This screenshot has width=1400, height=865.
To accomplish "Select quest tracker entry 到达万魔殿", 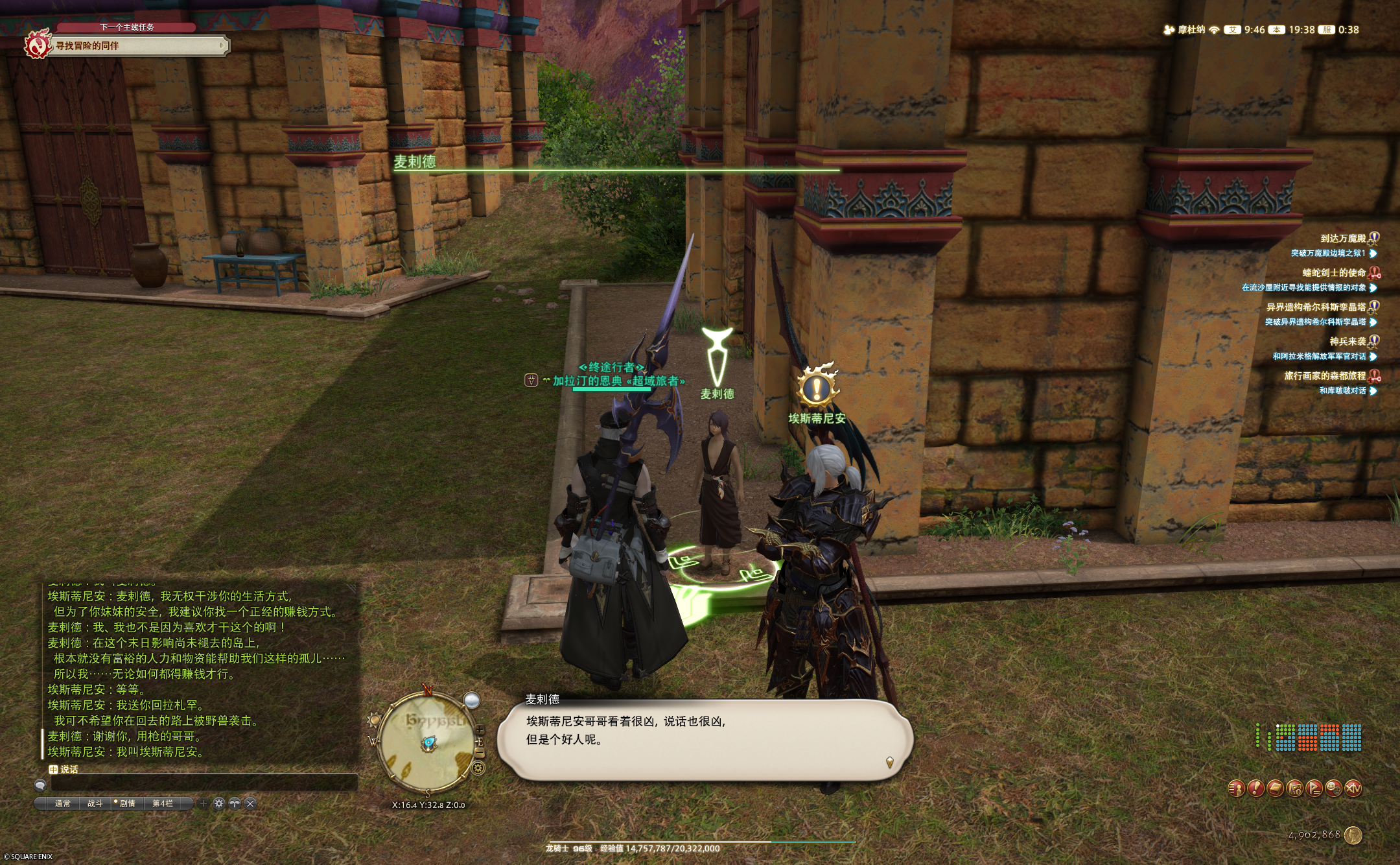I will pyautogui.click(x=1342, y=239).
